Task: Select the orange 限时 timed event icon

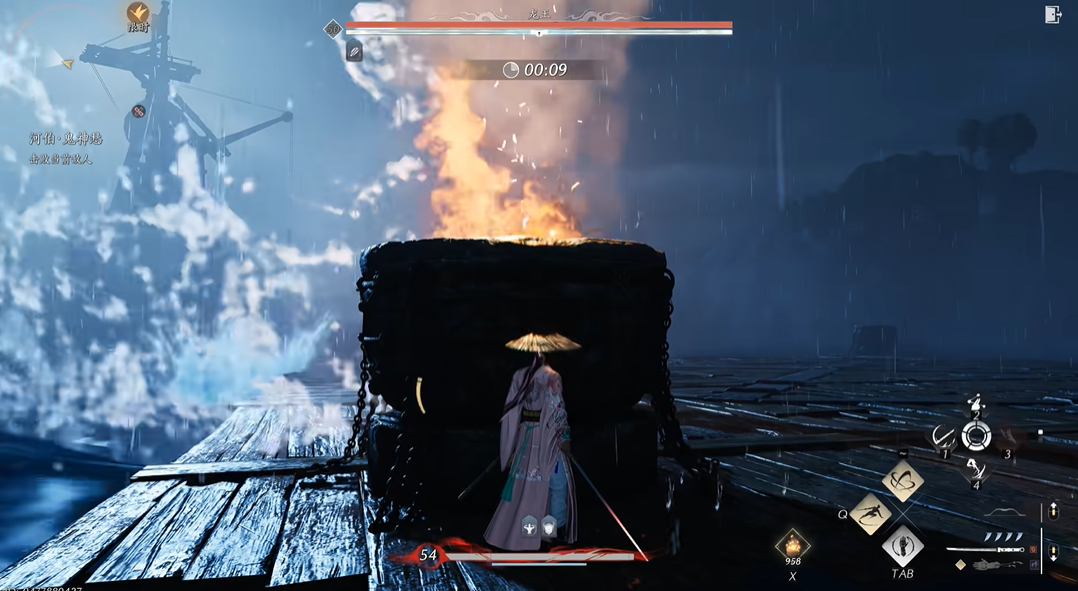Action: point(138,13)
